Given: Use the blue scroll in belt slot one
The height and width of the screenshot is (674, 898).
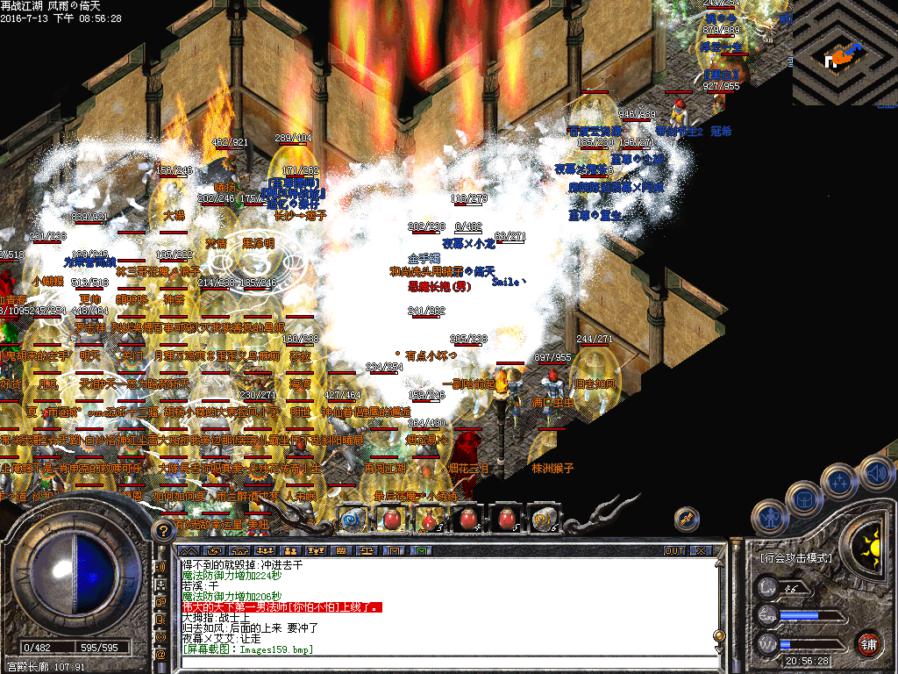Looking at the screenshot, I should click(x=352, y=517).
